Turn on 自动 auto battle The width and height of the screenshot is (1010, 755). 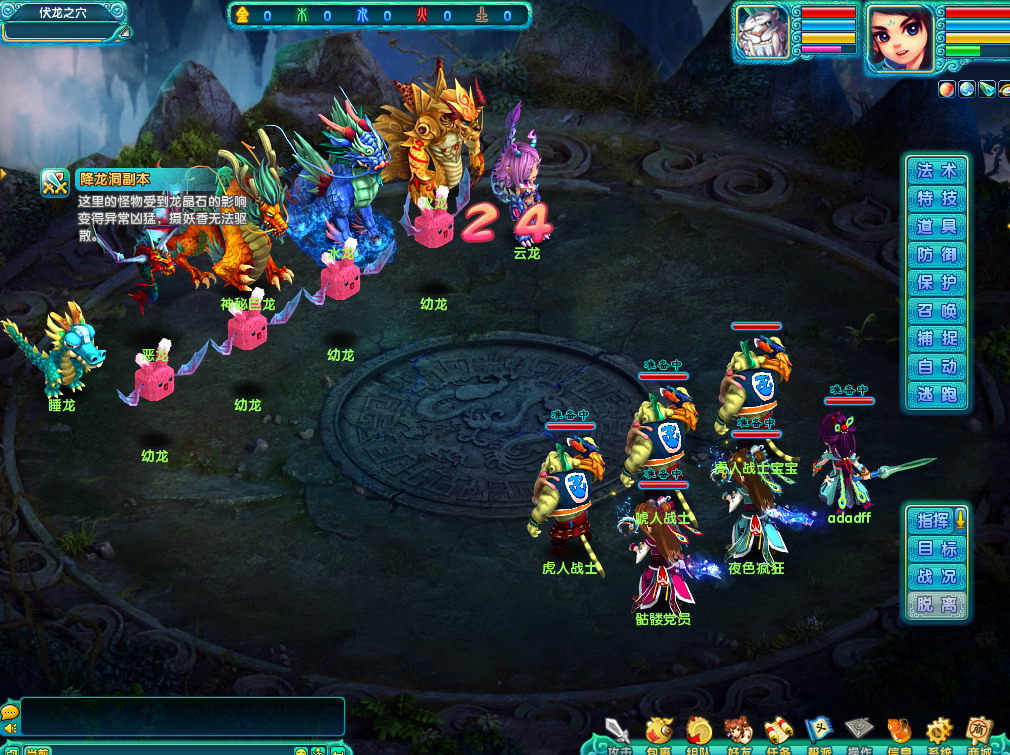(x=937, y=366)
